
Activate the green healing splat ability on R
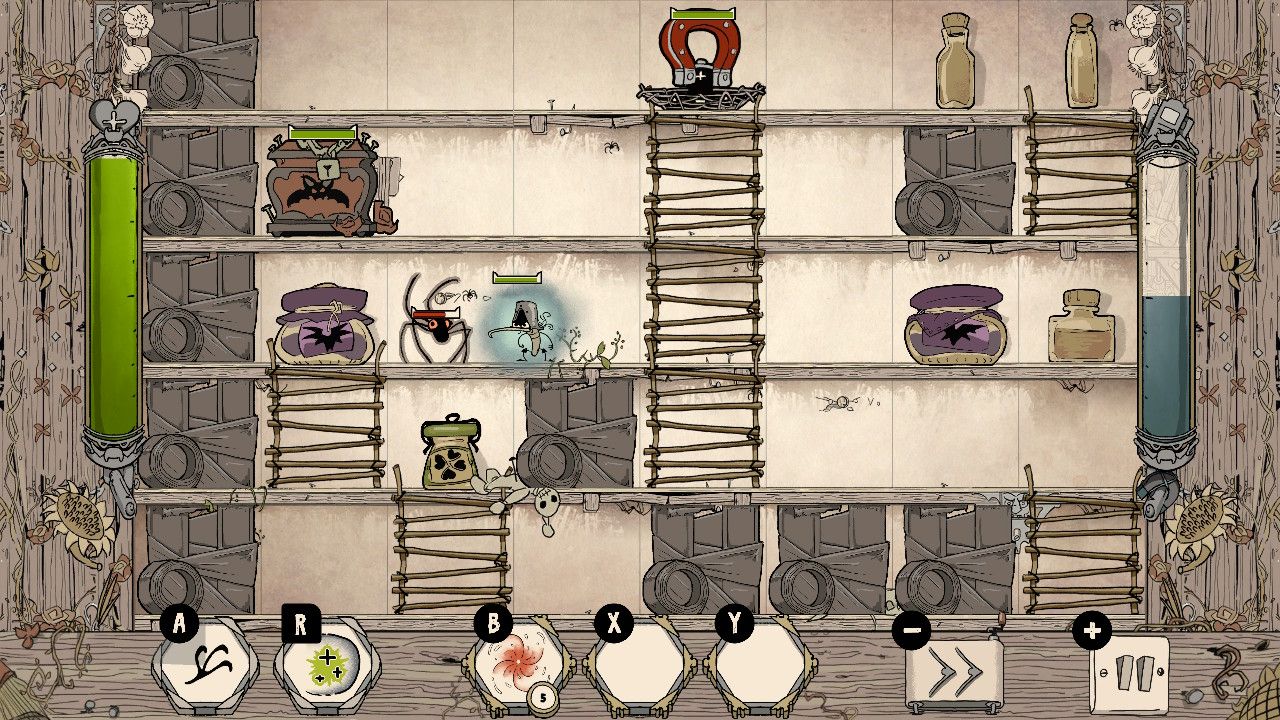coord(330,665)
